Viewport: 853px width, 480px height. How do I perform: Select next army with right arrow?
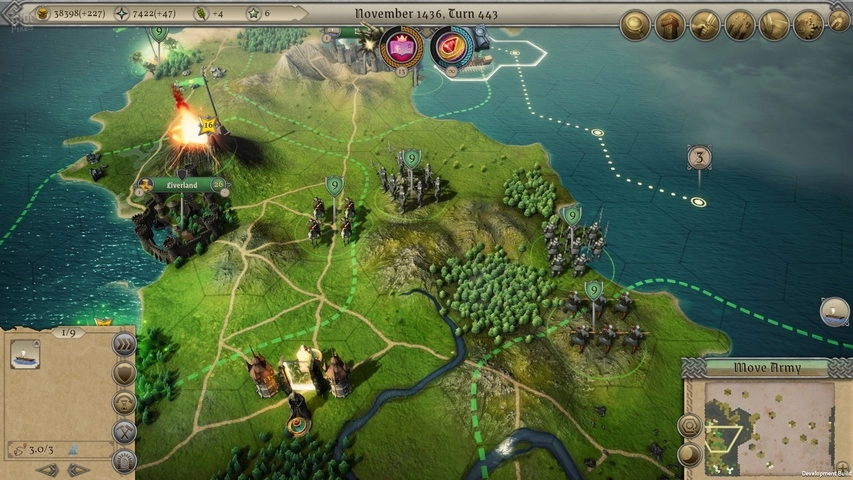(x=78, y=470)
